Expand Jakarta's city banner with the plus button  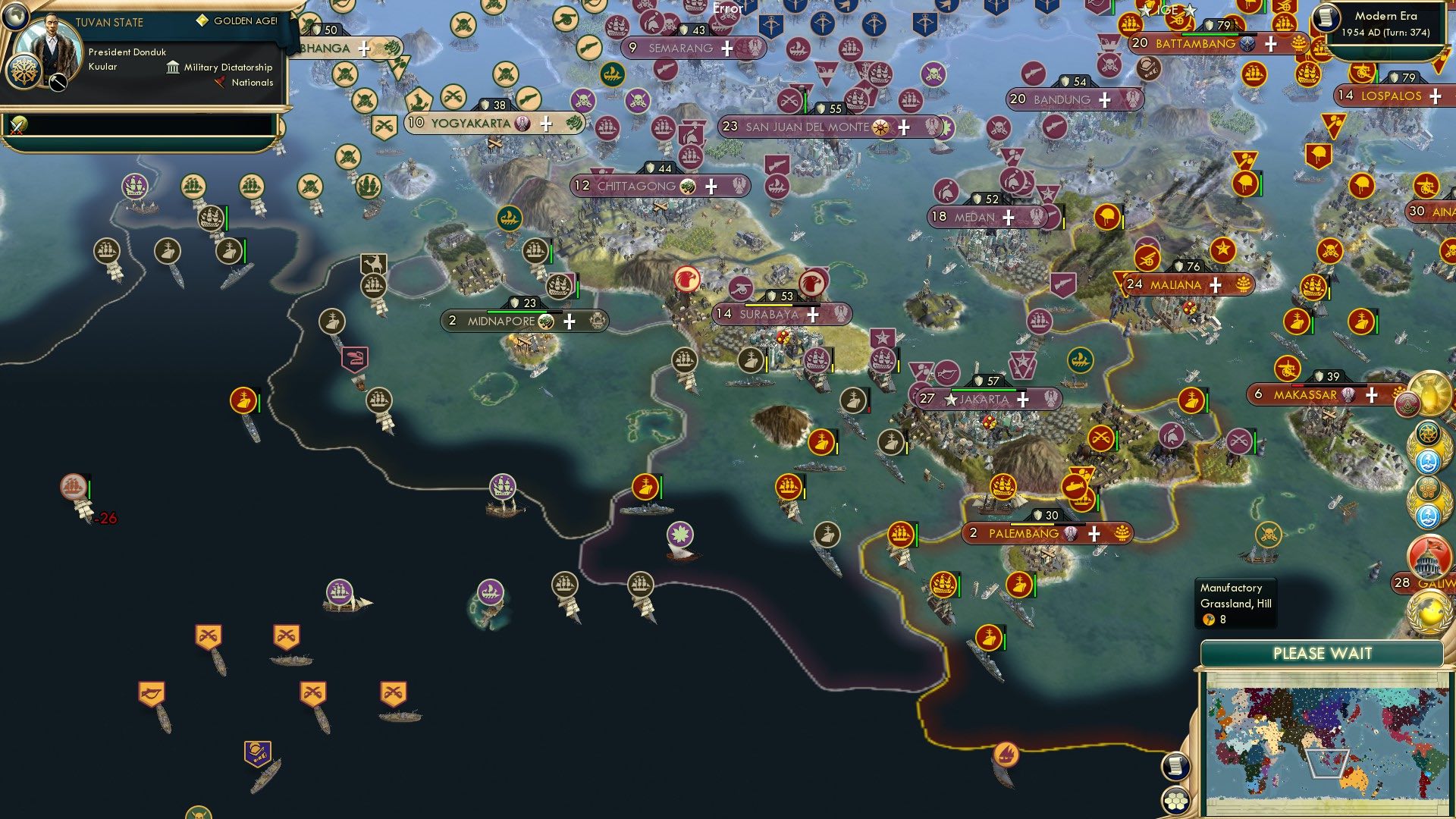click(1023, 398)
